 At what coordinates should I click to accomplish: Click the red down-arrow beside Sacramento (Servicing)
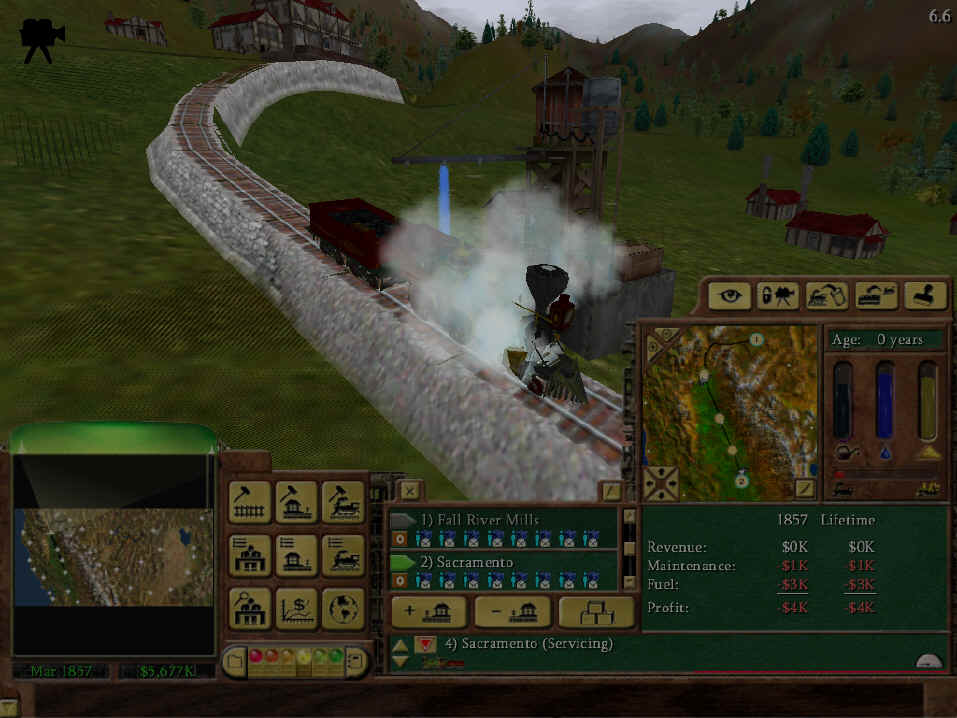[x=424, y=643]
